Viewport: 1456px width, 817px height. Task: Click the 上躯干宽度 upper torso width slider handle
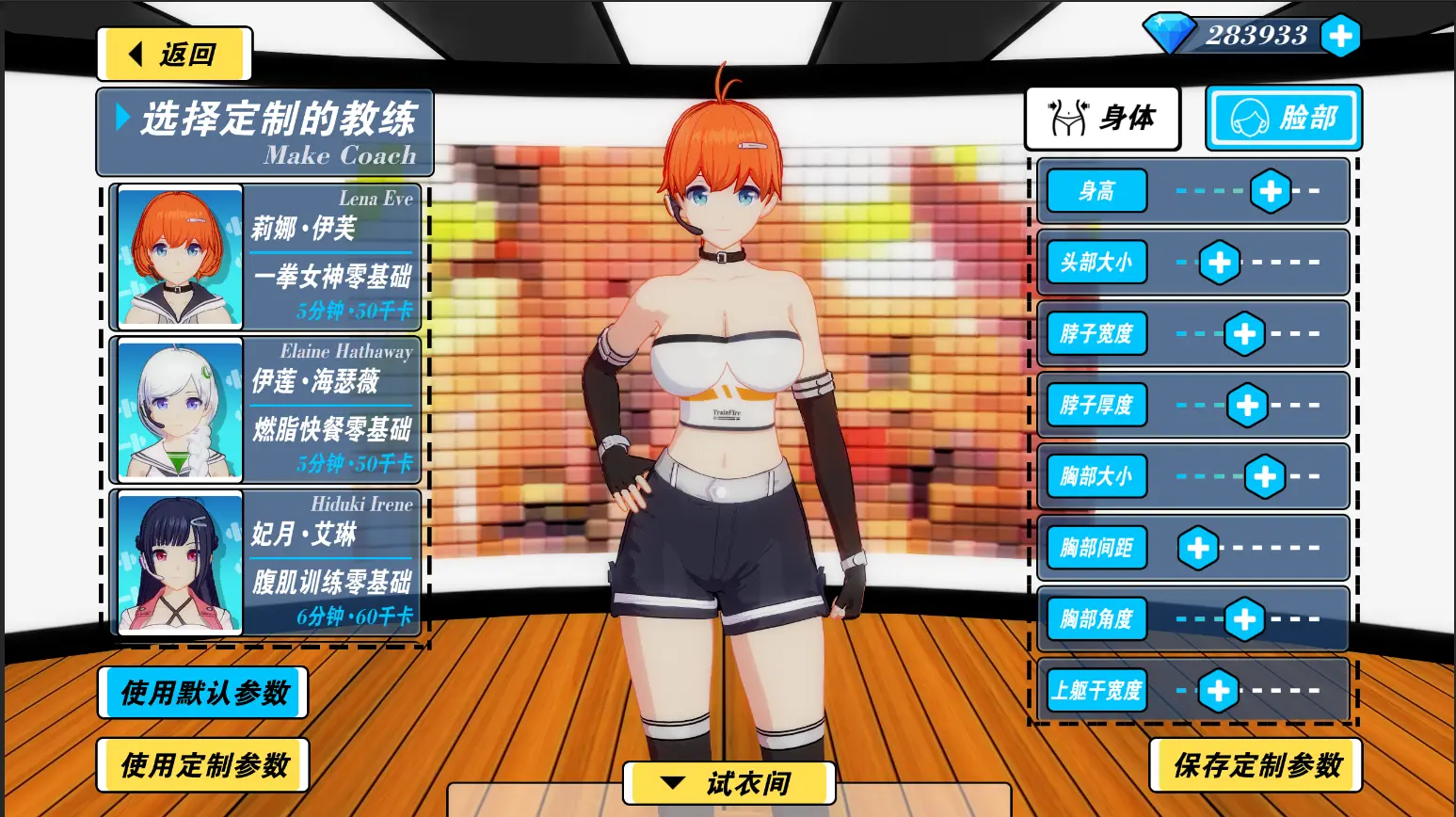click(1218, 691)
